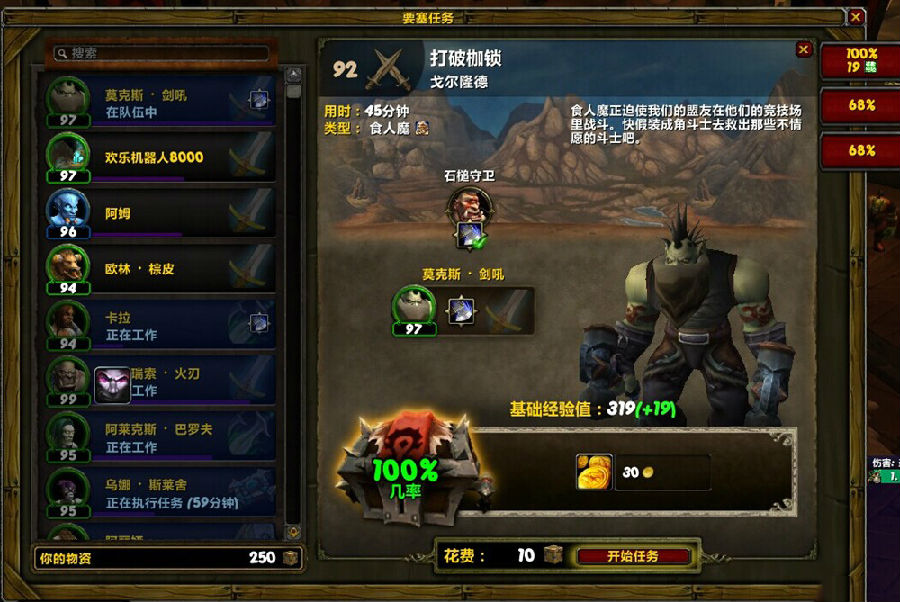Select follower 莫克斯·剑吼 in the list
Image resolution: width=900 pixels, height=602 pixels.
(160, 103)
